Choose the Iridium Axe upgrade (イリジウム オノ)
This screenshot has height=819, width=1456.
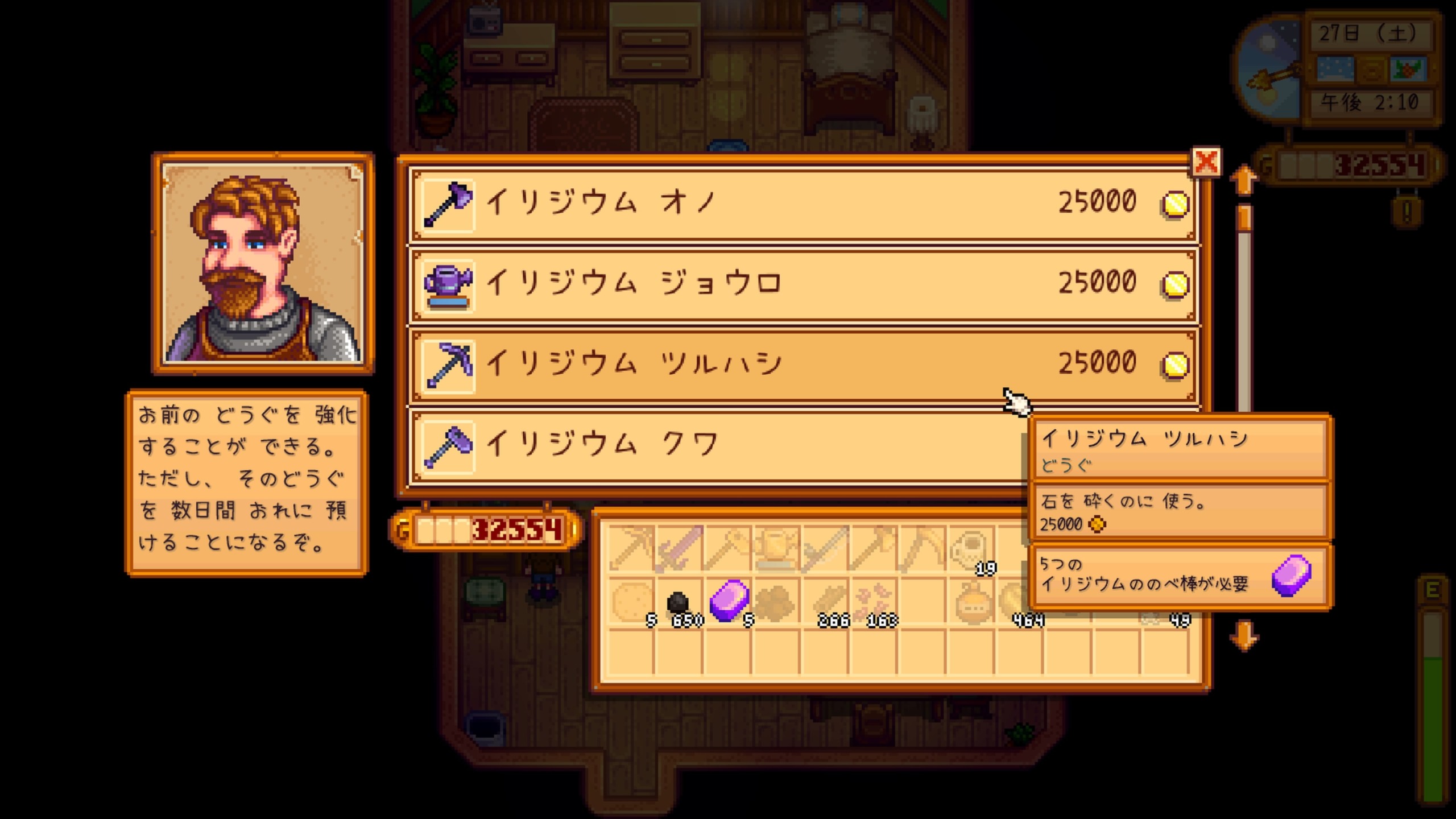pos(802,204)
